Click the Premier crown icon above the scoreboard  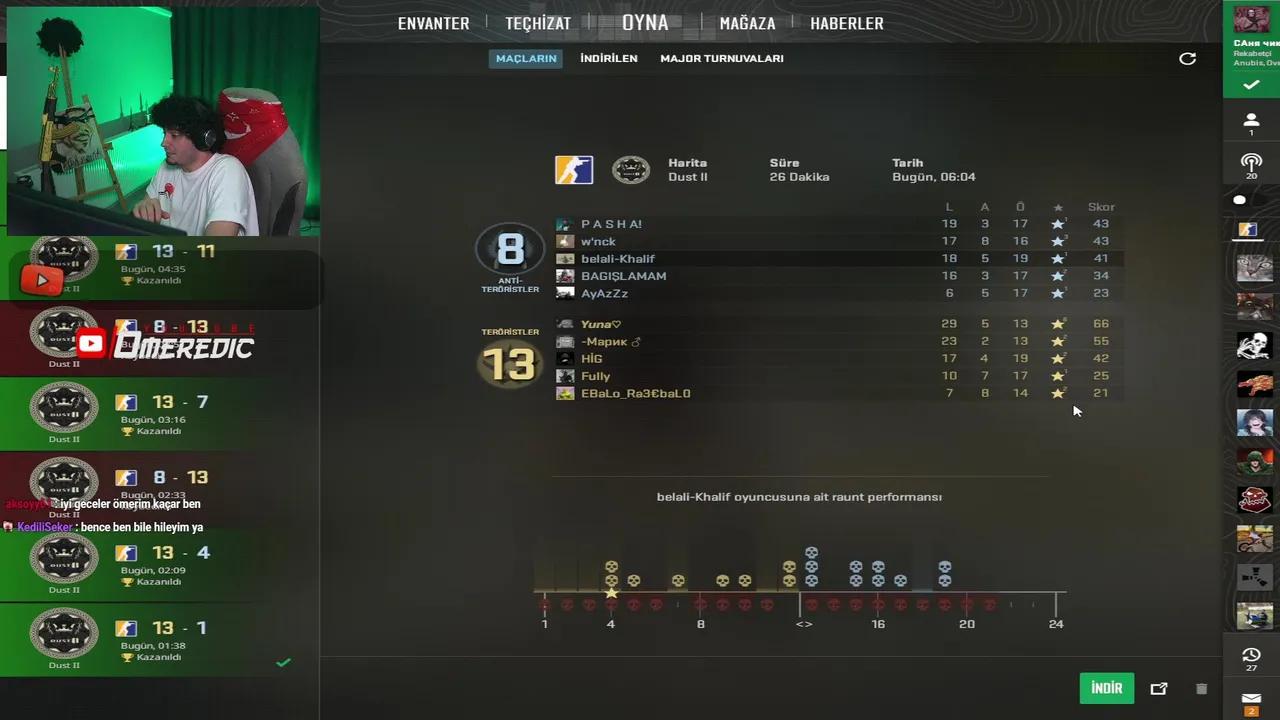coord(630,170)
